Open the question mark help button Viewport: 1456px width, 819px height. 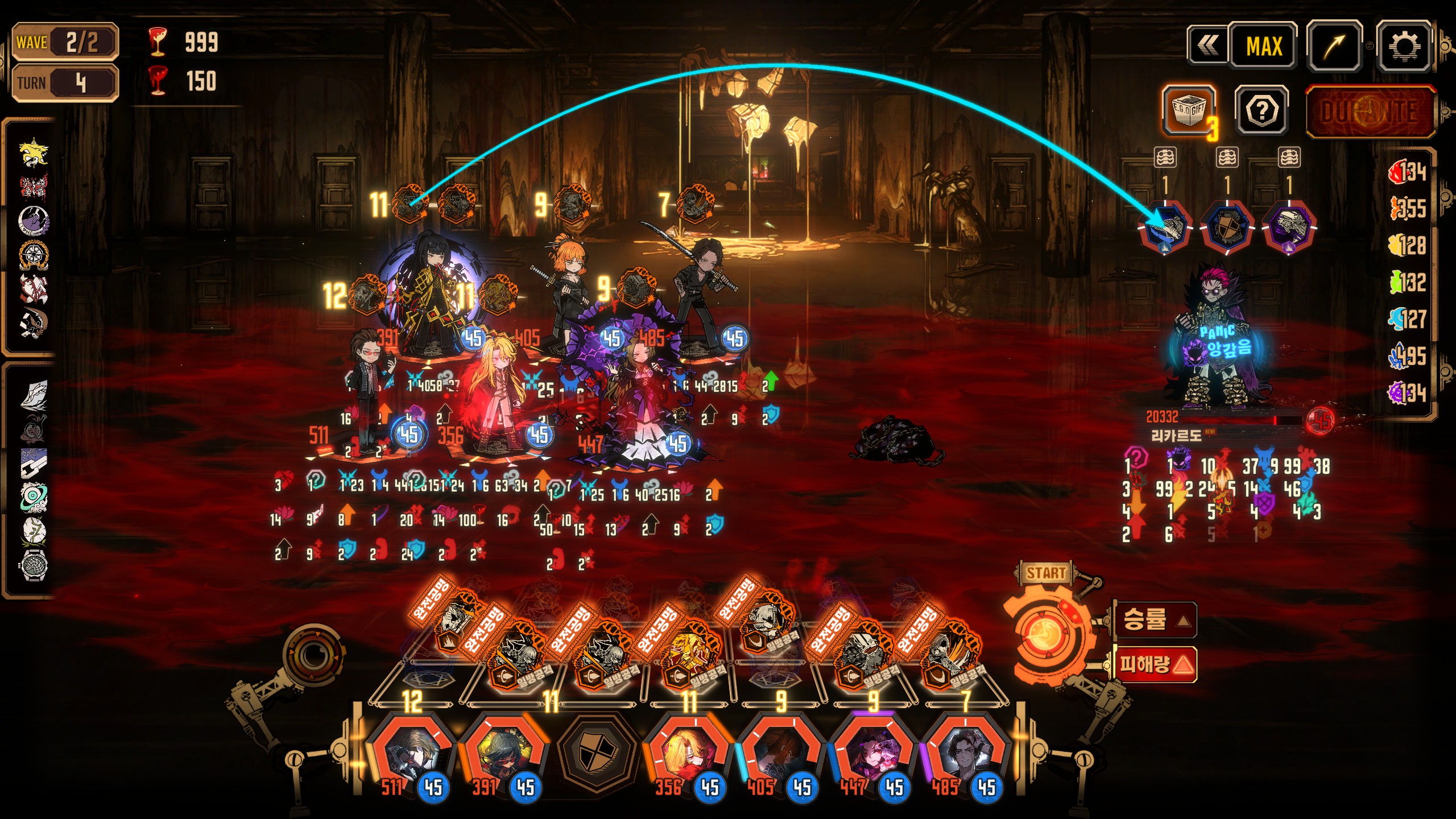tap(1261, 111)
